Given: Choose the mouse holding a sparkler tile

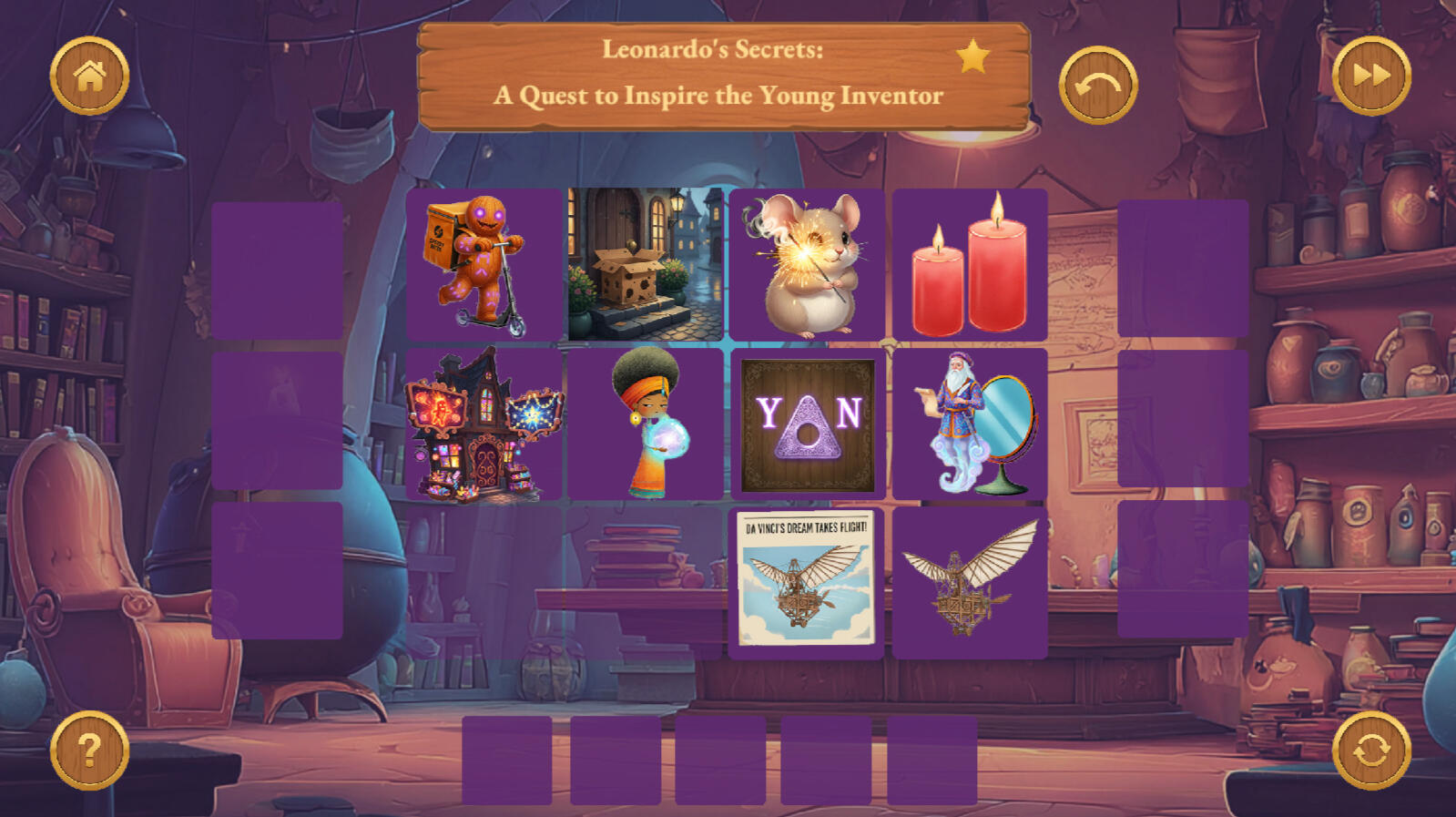Looking at the screenshot, I should 807,265.
